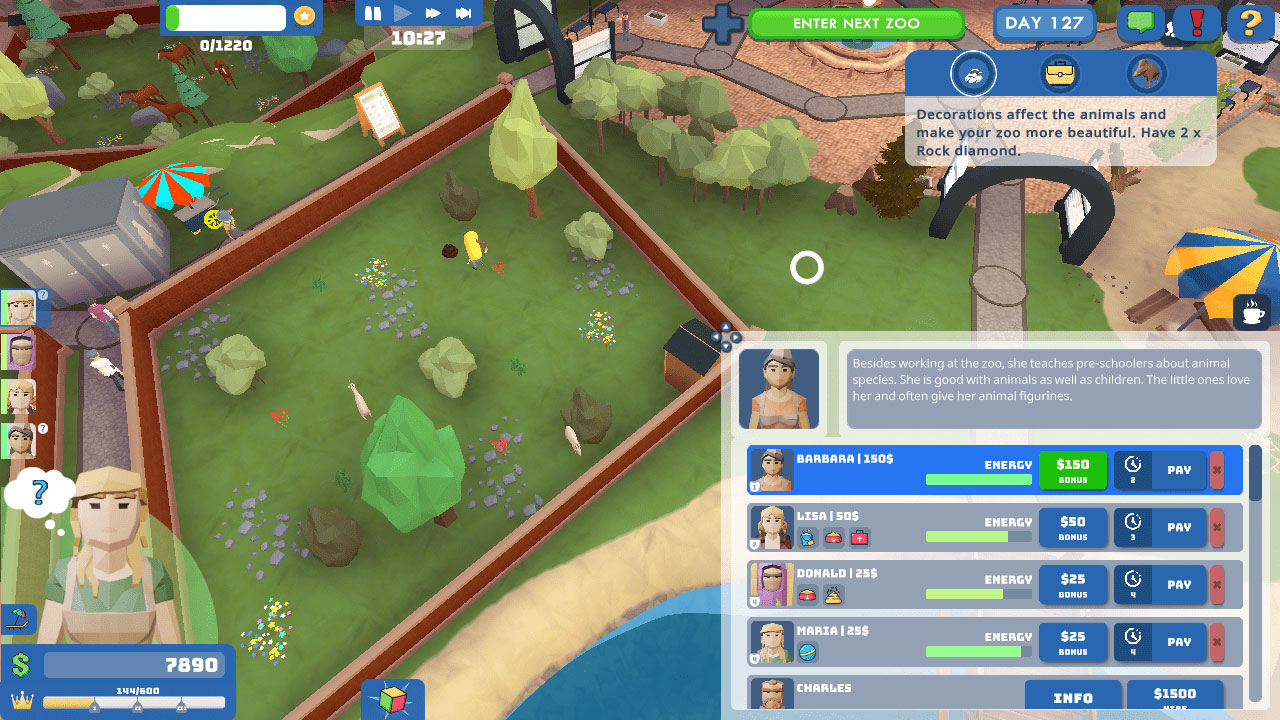The width and height of the screenshot is (1280, 720).
Task: Open the build menu blue plus icon
Action: tap(722, 22)
